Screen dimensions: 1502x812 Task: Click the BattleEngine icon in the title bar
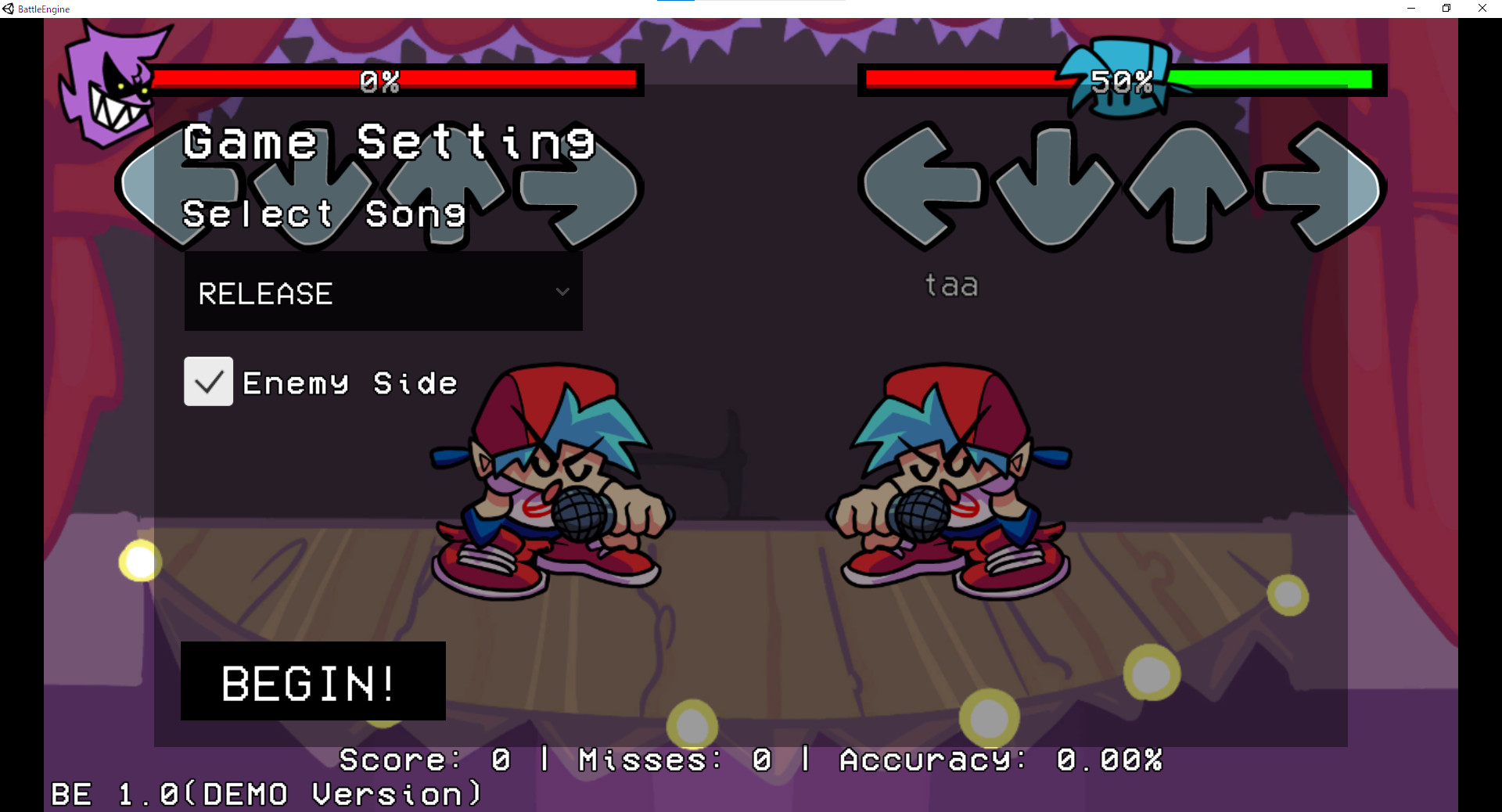tap(8, 9)
